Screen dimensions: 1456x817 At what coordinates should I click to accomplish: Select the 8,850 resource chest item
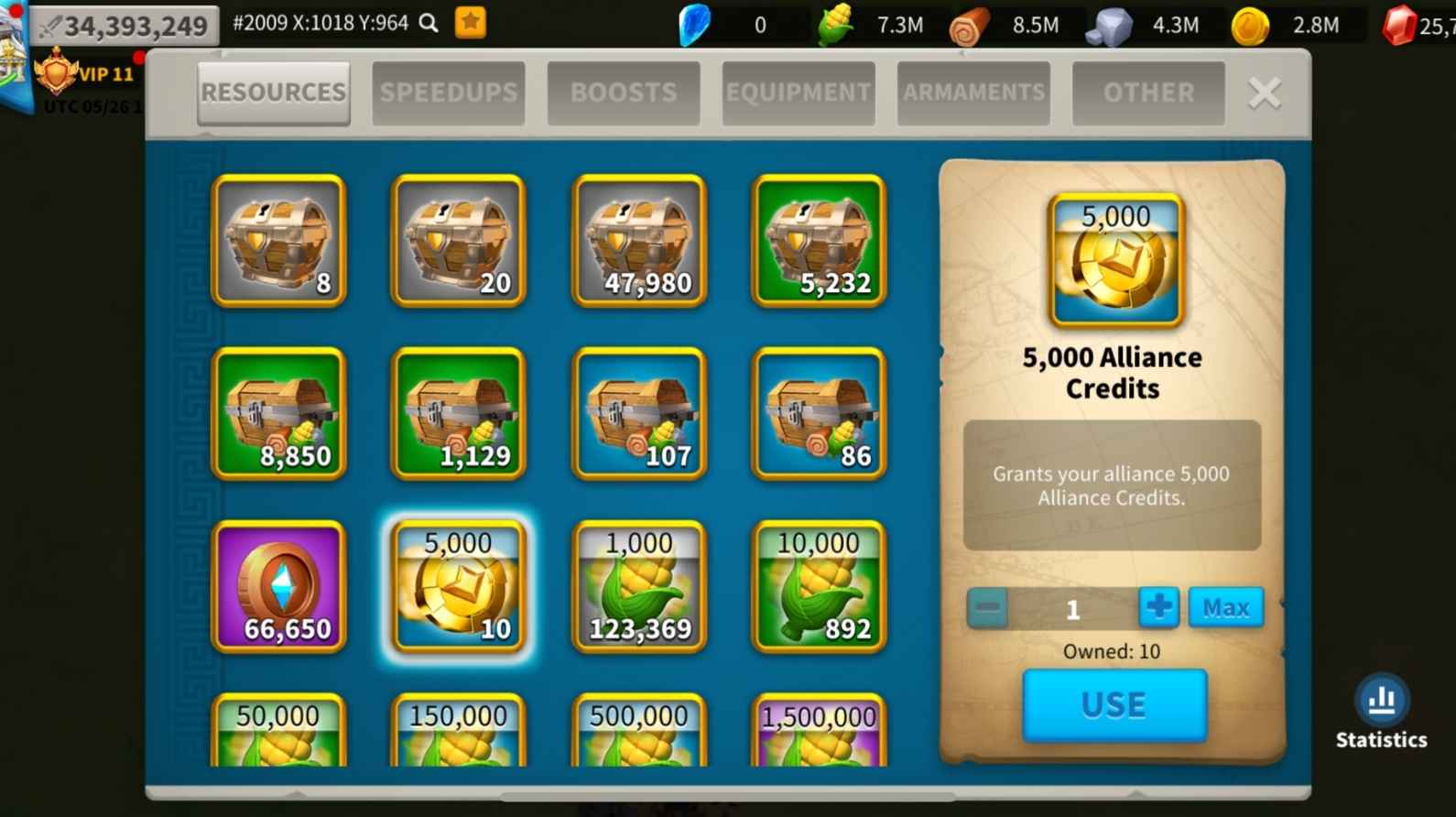(x=277, y=414)
